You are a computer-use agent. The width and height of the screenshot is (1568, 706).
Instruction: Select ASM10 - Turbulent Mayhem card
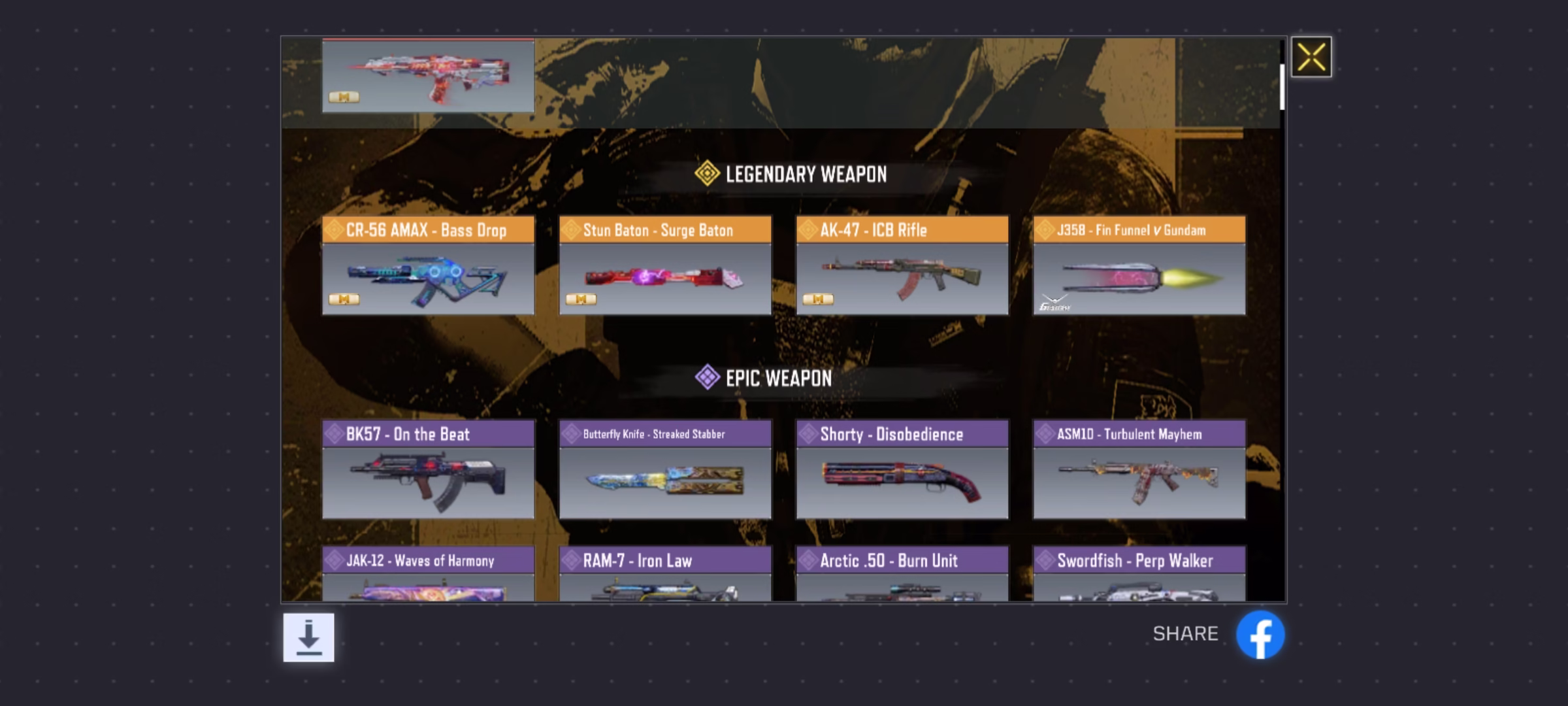[x=1139, y=469]
